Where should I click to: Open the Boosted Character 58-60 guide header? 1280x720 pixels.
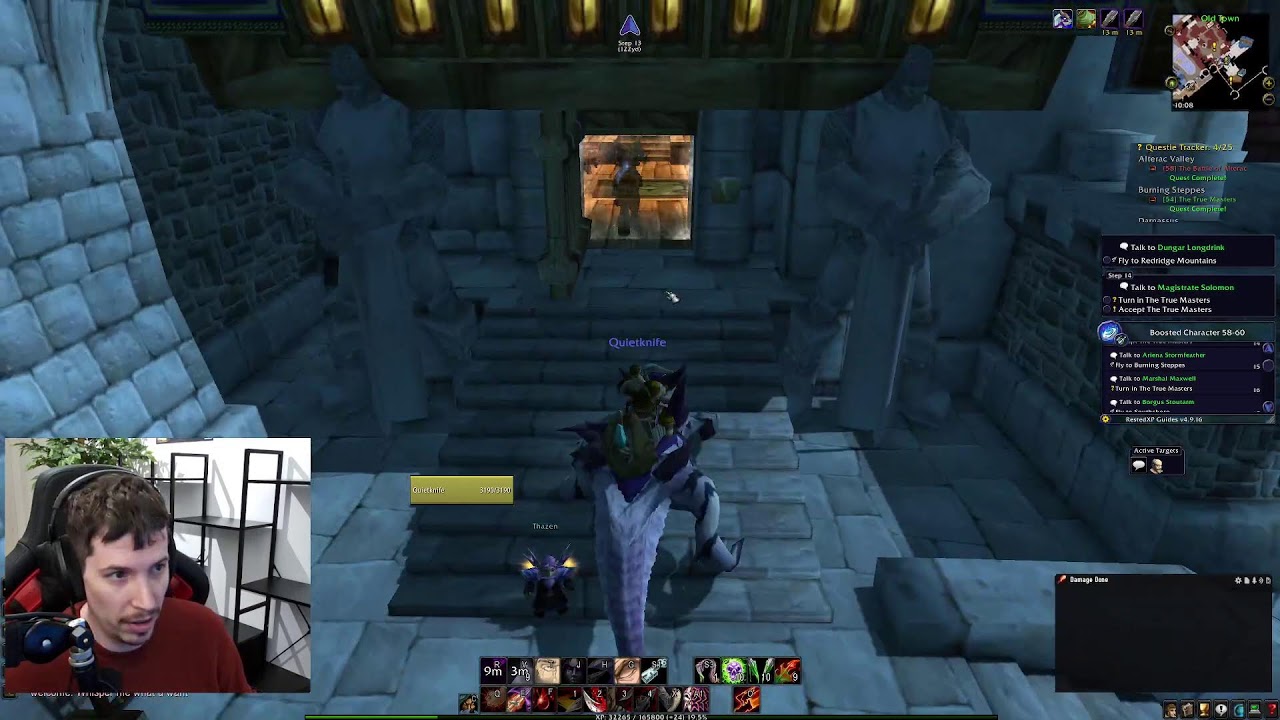click(x=1196, y=332)
